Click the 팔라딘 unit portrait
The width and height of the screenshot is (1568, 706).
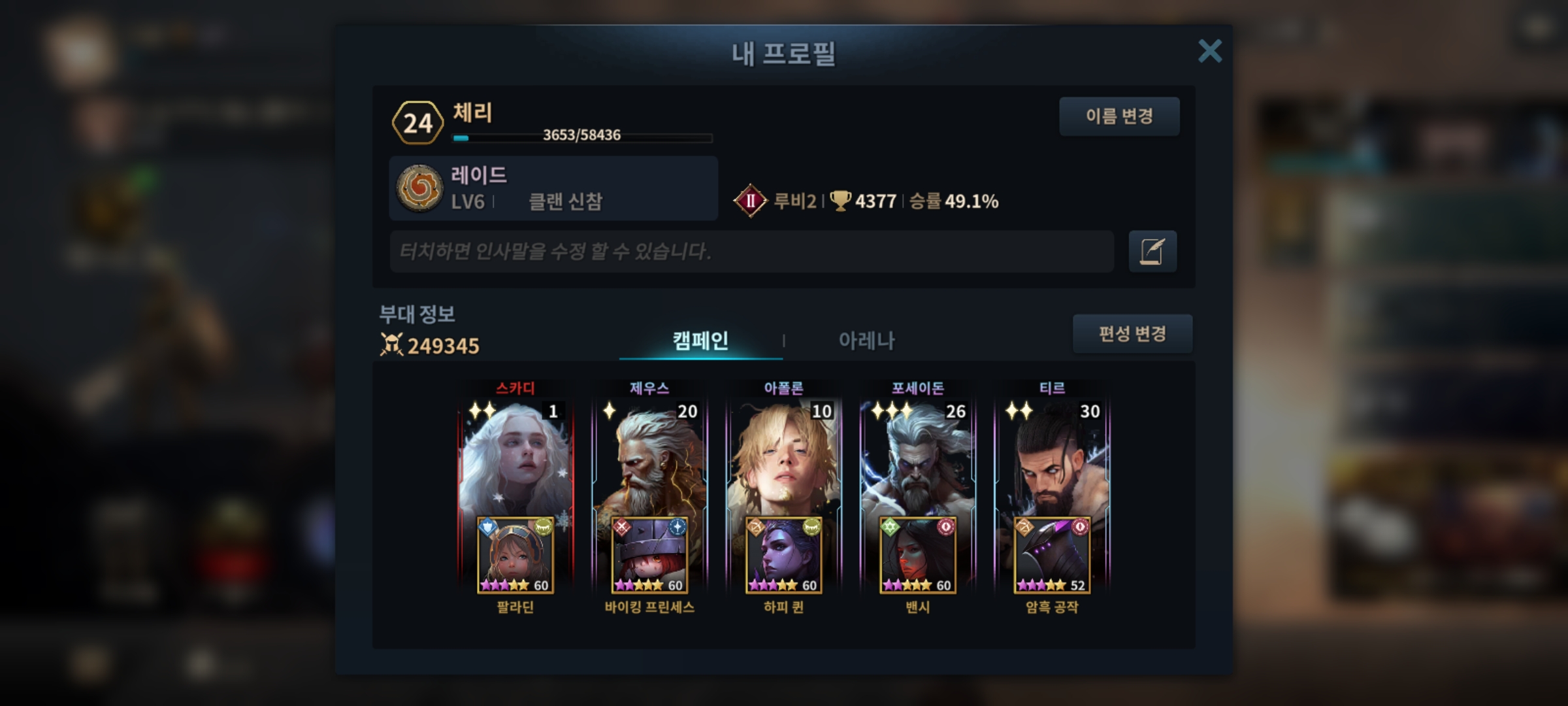[x=515, y=556]
